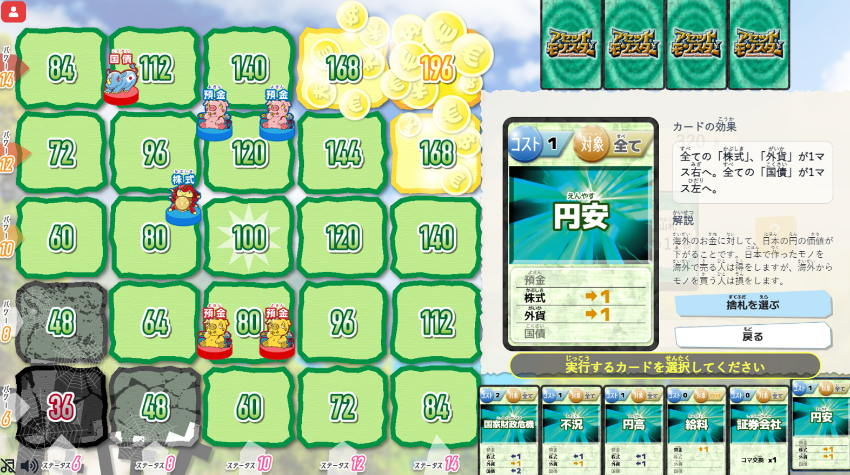The width and height of the screenshot is (850, 475).
Task: Select the 国家財政危機 card in hand
Action: (x=510, y=430)
